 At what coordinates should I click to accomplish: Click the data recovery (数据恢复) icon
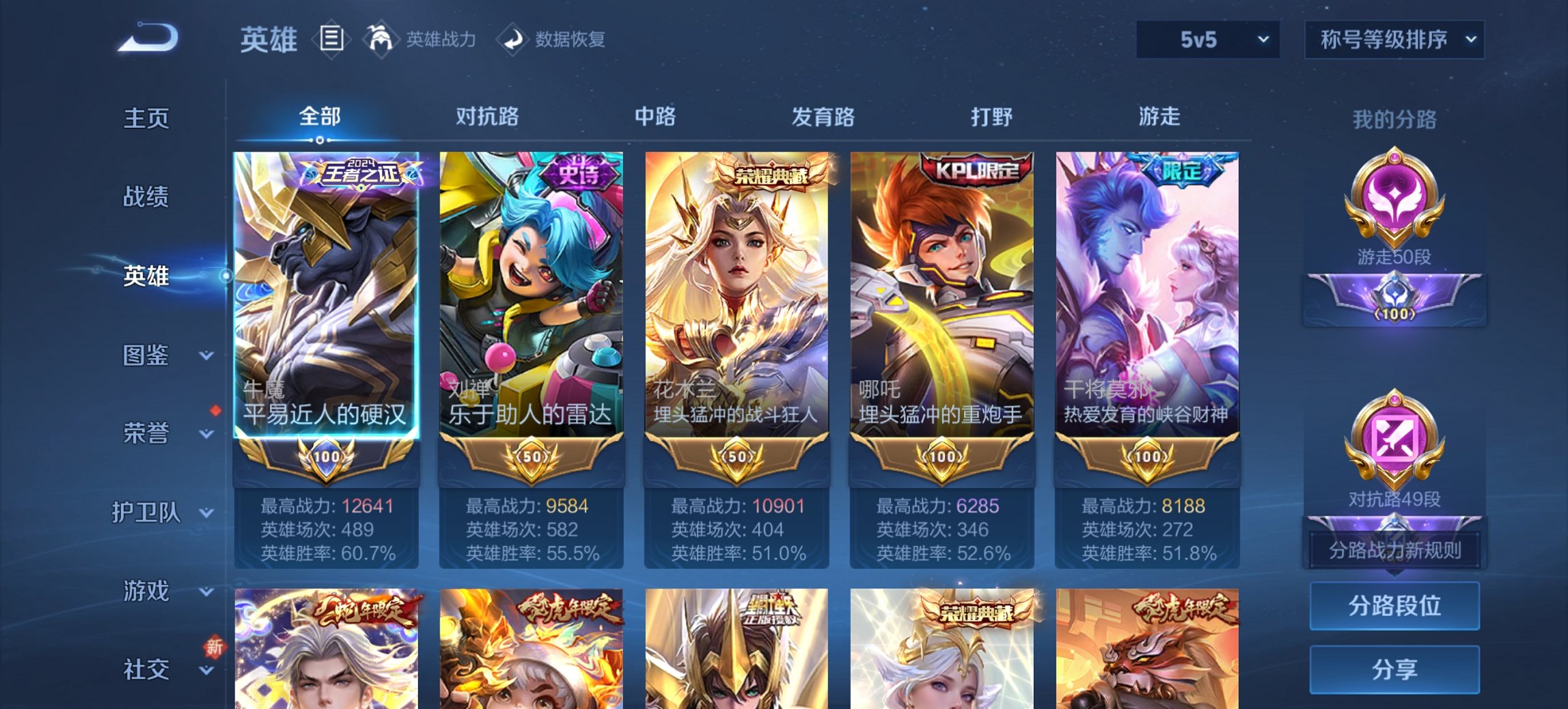(512, 39)
